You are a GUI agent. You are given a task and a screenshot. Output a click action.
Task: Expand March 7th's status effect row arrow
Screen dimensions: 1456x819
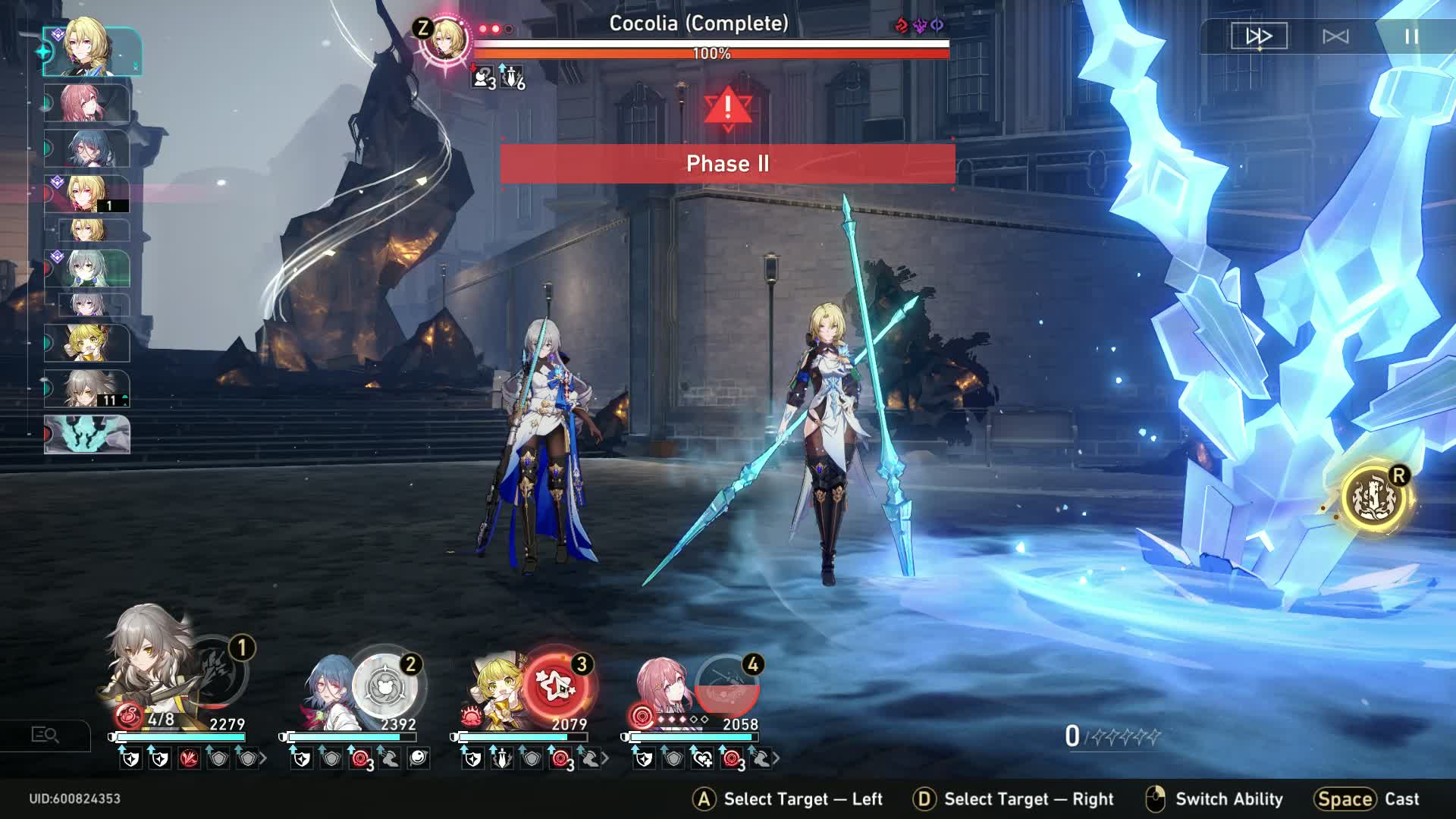(x=776, y=758)
